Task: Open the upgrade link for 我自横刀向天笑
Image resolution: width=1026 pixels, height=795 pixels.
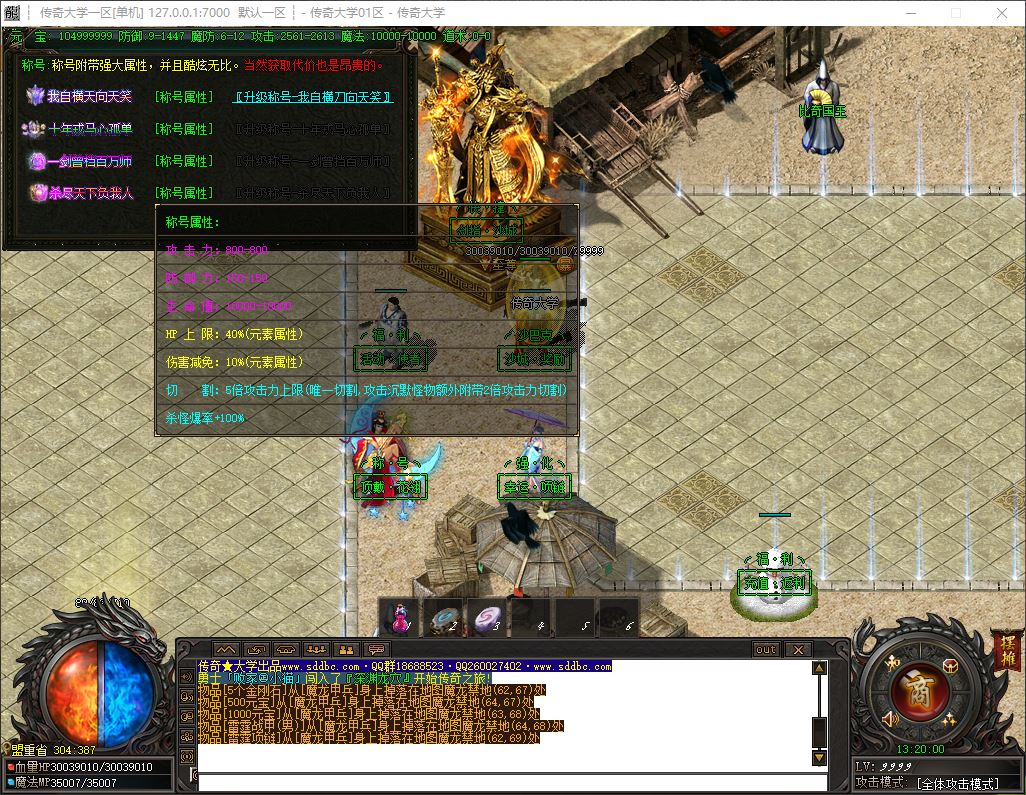Action: [x=313, y=97]
